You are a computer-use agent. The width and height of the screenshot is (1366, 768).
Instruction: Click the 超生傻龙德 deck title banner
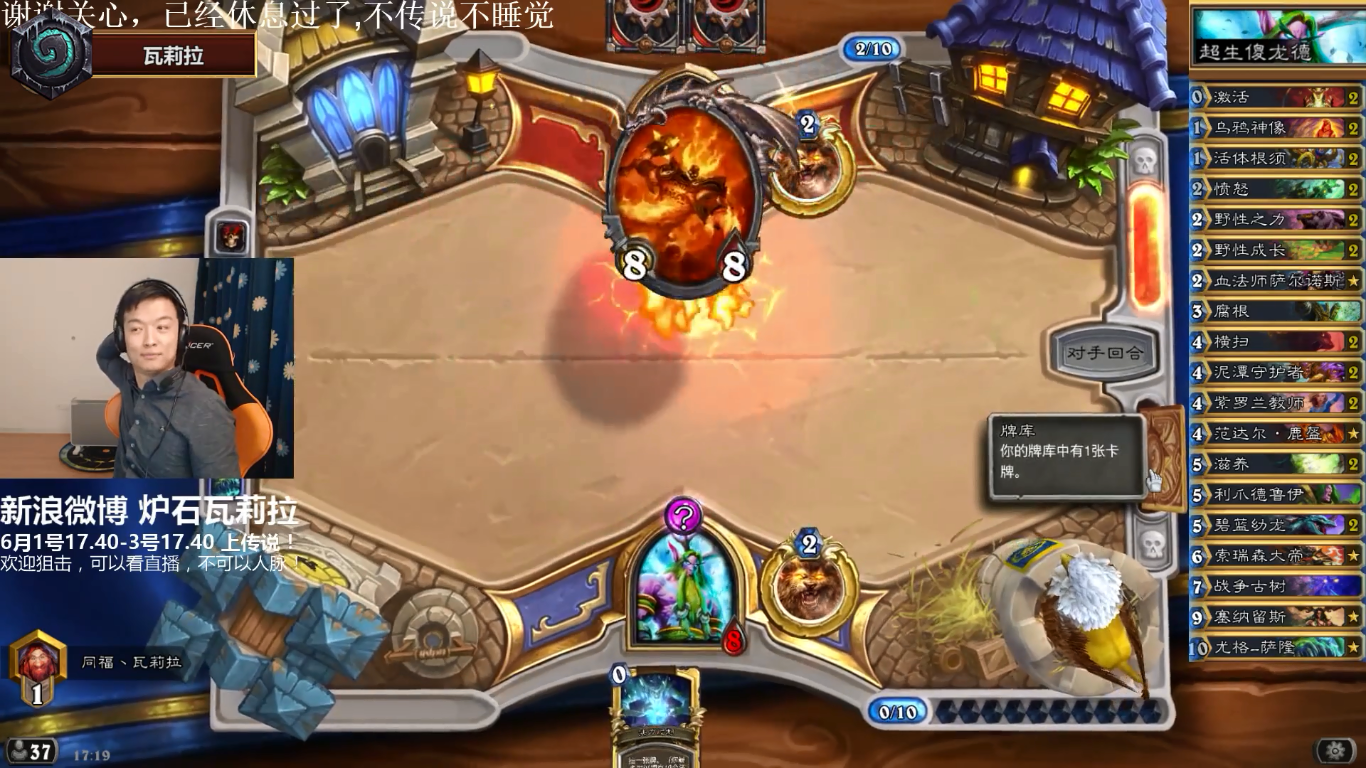point(1276,38)
